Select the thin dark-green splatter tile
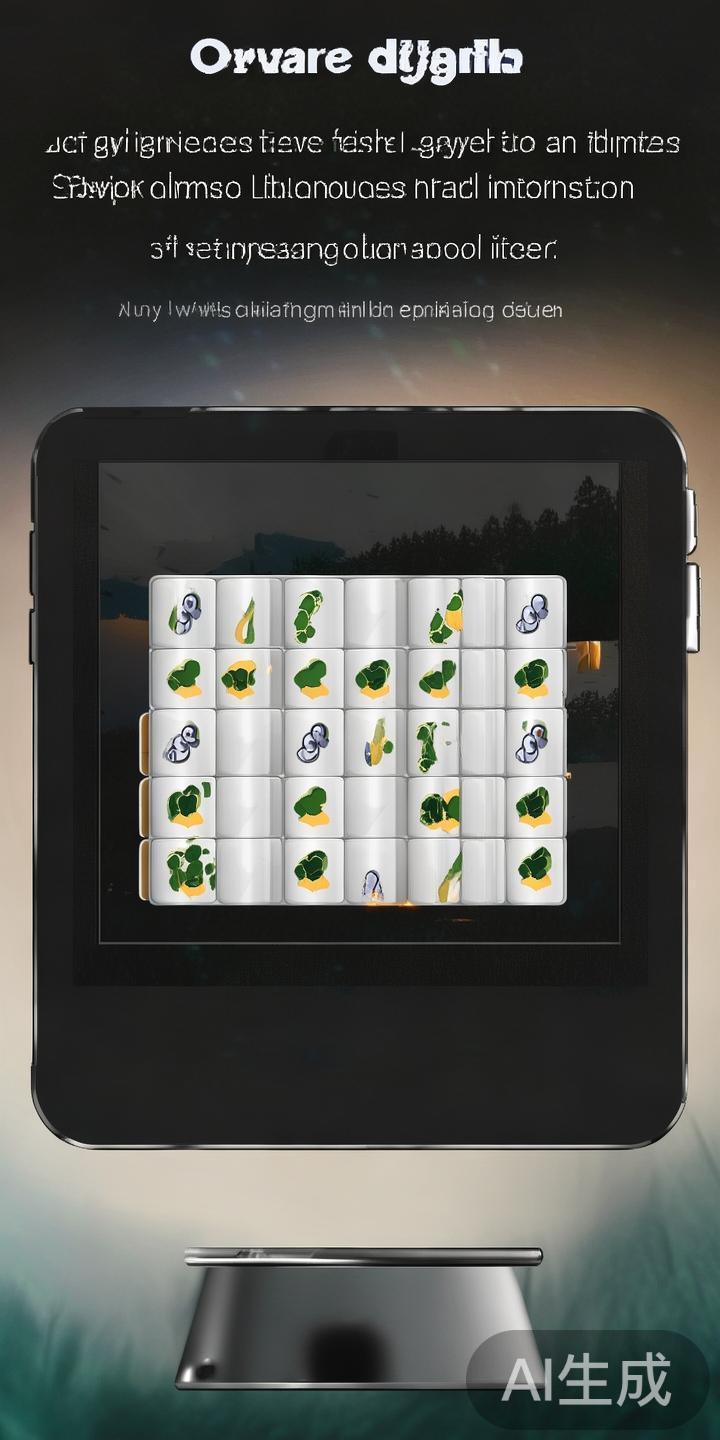 pyautogui.click(x=432, y=742)
